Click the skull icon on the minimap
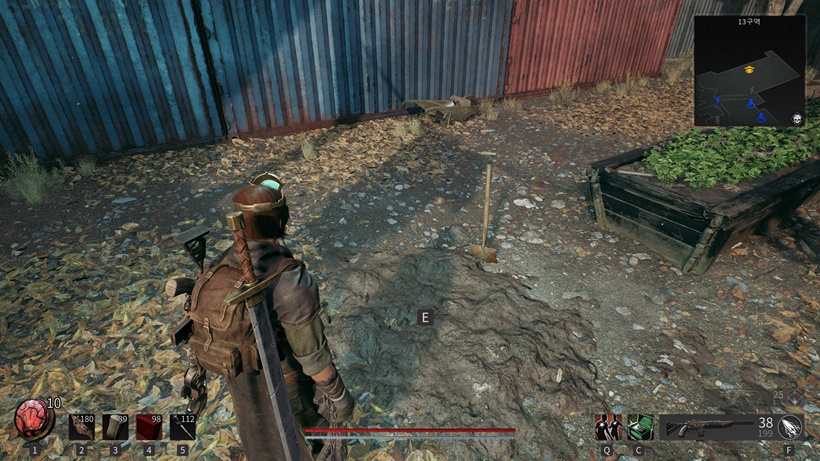 (797, 118)
